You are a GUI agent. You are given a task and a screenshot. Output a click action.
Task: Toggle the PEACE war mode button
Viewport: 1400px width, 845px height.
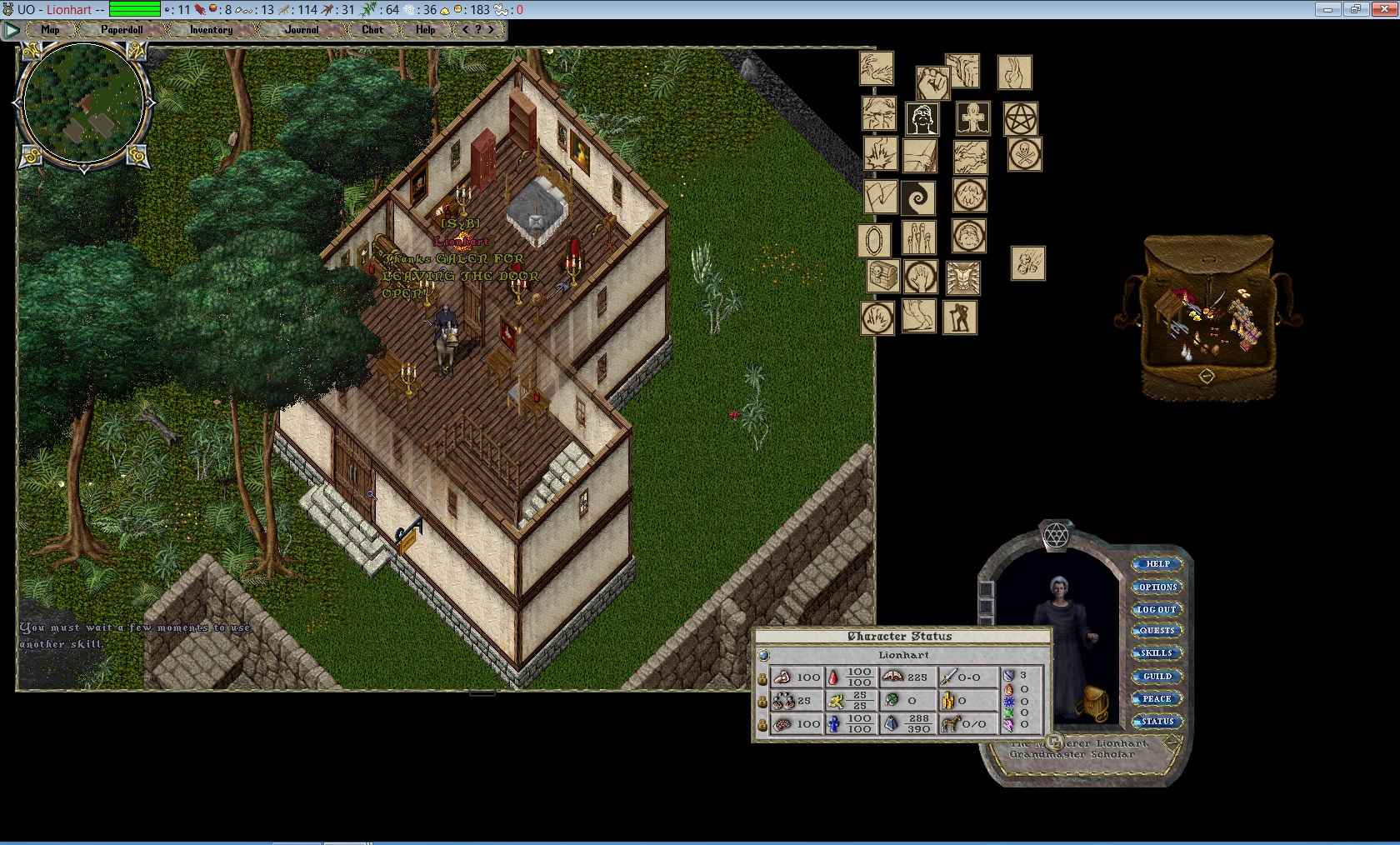[x=1157, y=698]
